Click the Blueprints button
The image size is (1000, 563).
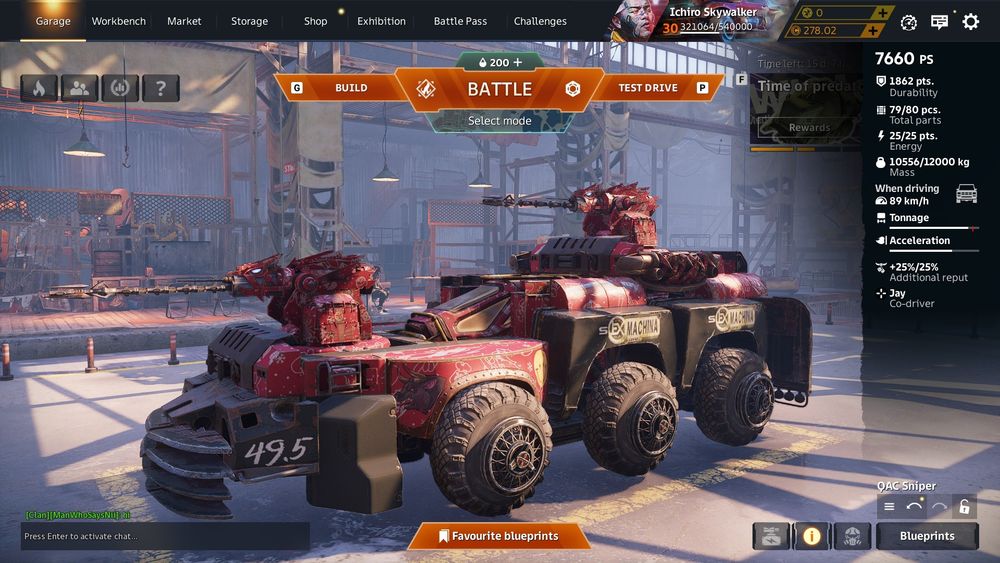pos(927,536)
